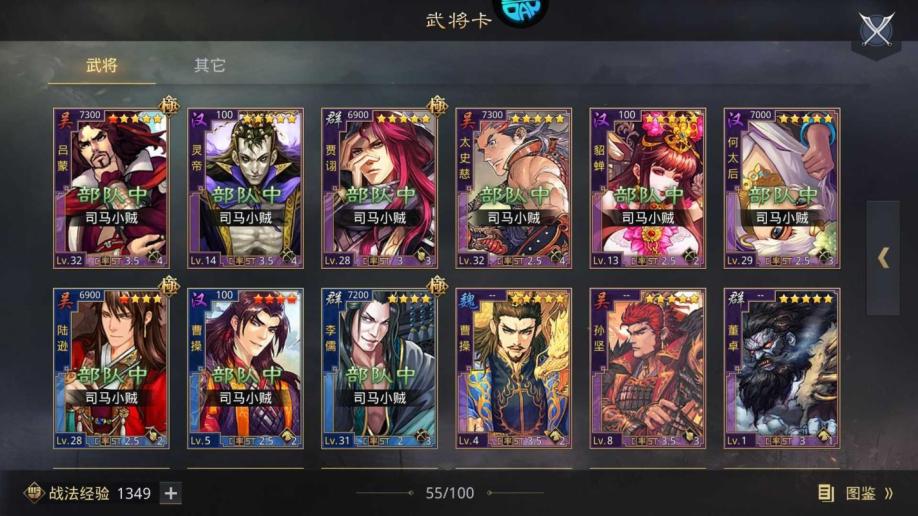Select the 董卓 general card
This screenshot has width=918, height=516.
tap(781, 368)
